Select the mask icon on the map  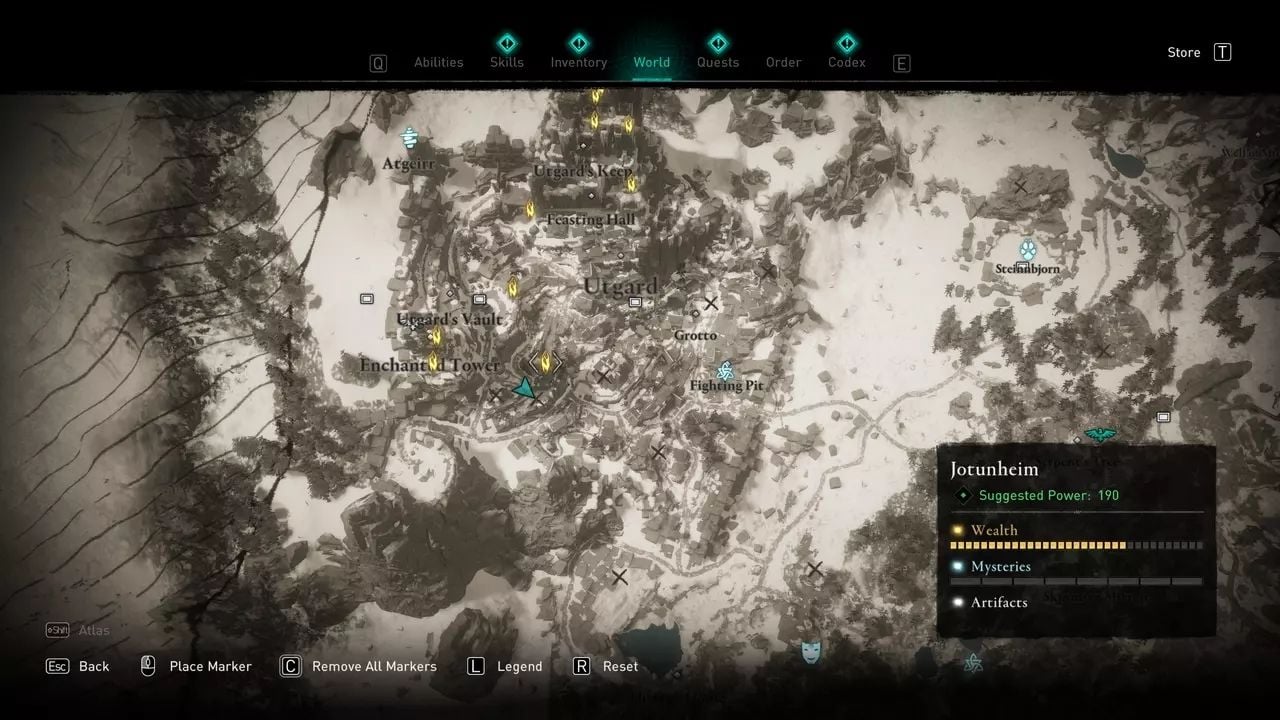click(811, 653)
